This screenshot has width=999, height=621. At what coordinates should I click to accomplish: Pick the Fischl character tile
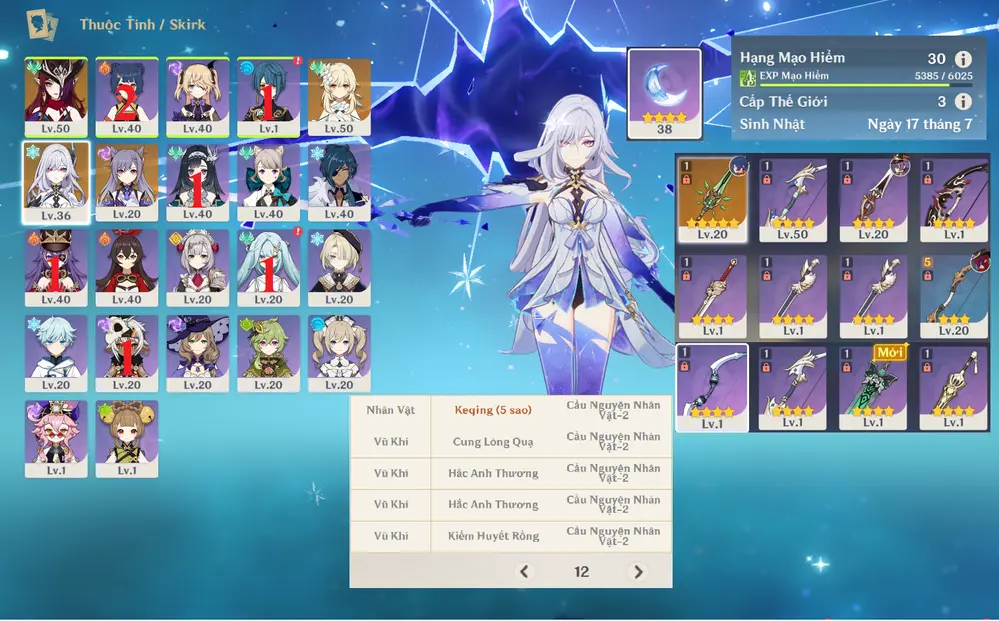(x=197, y=96)
